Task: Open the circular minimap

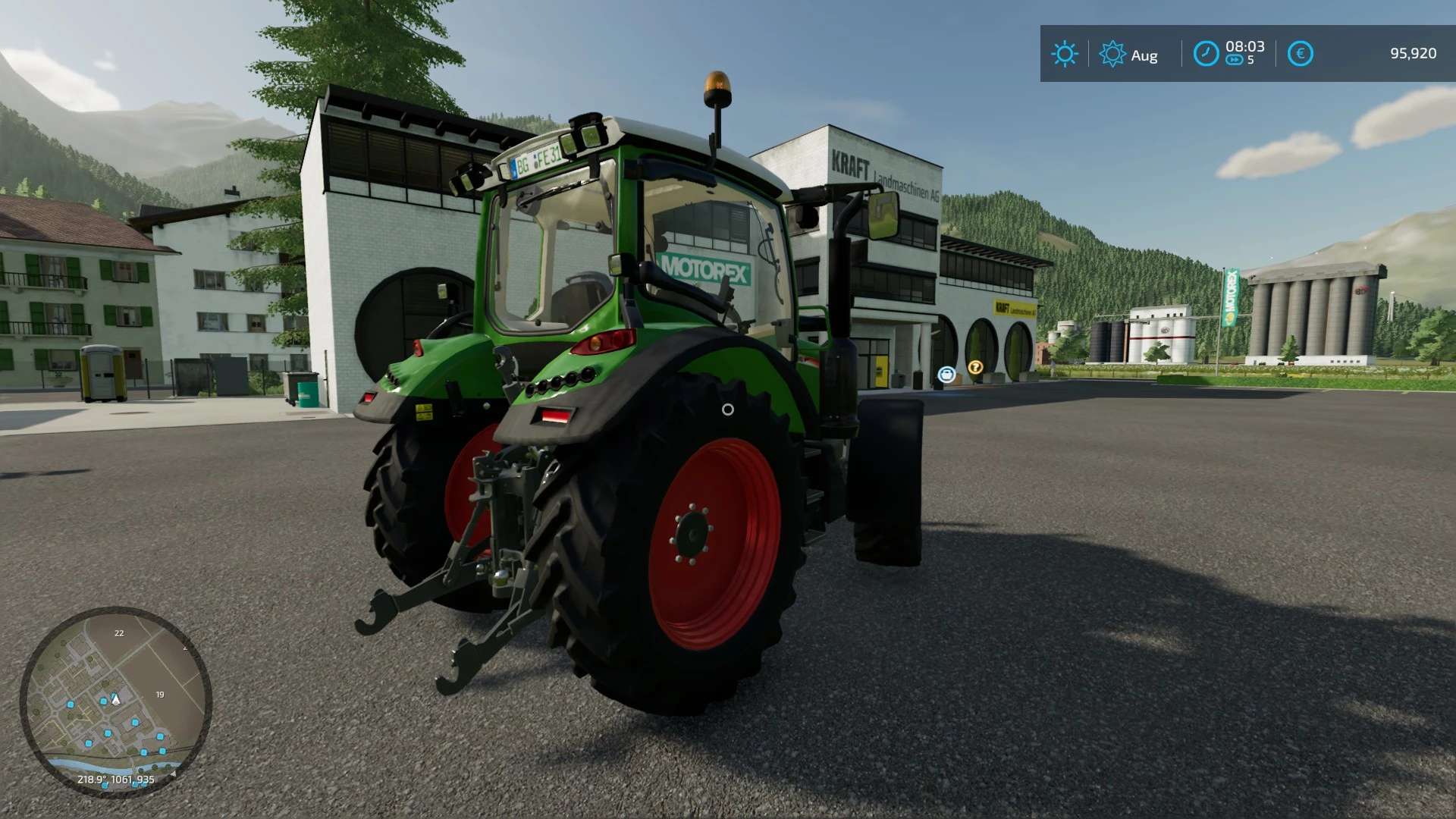Action: 115,701
